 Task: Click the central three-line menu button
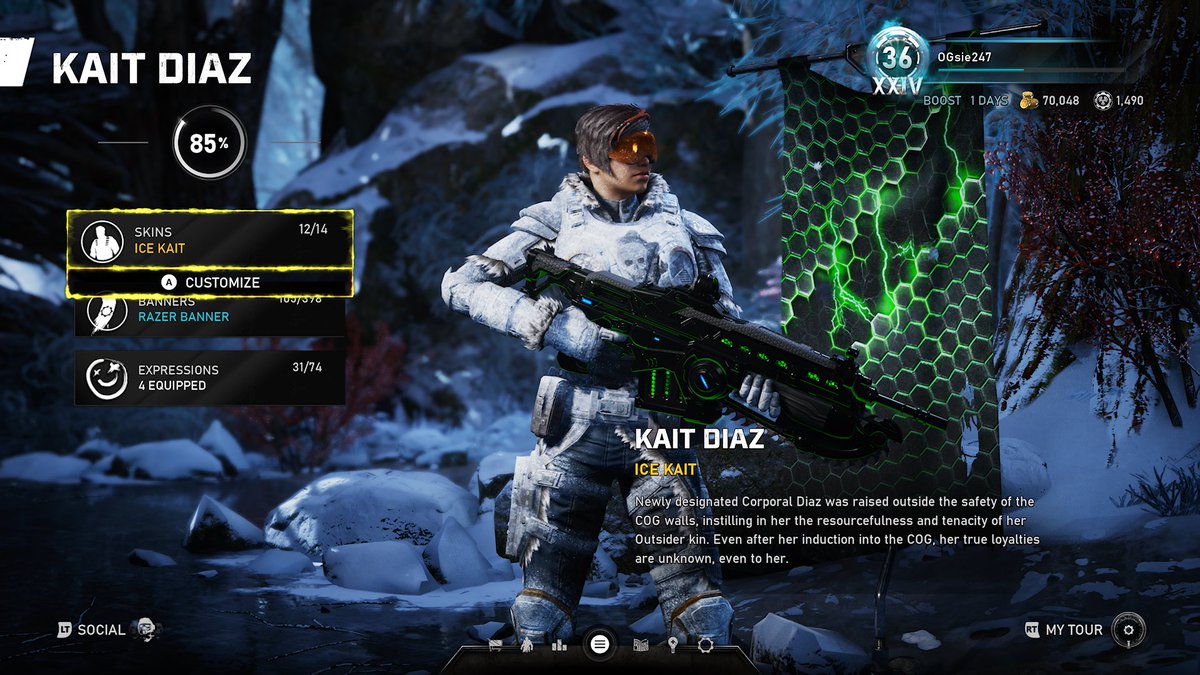point(599,644)
